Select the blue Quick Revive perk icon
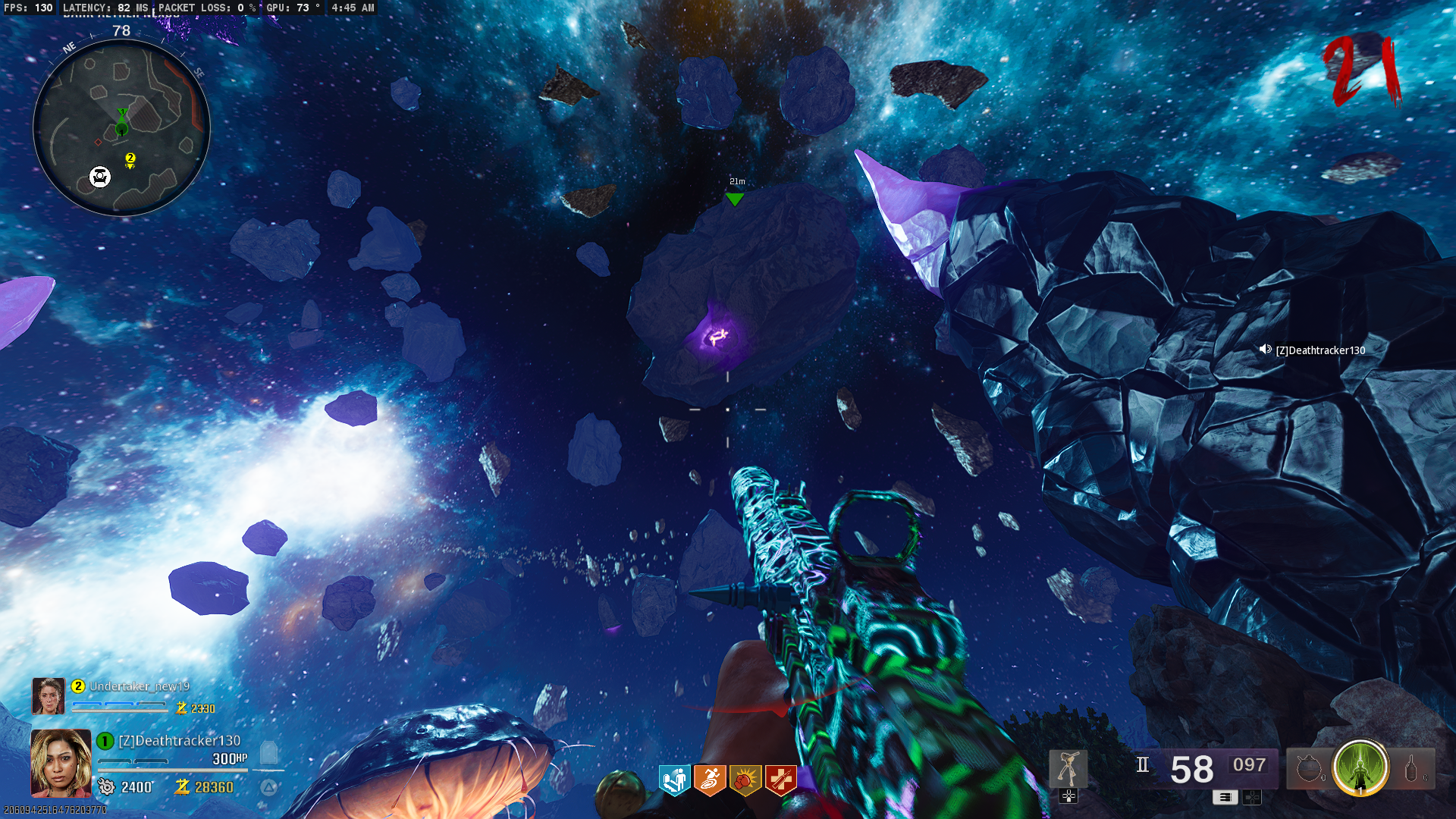This screenshot has height=819, width=1456. pyautogui.click(x=674, y=779)
